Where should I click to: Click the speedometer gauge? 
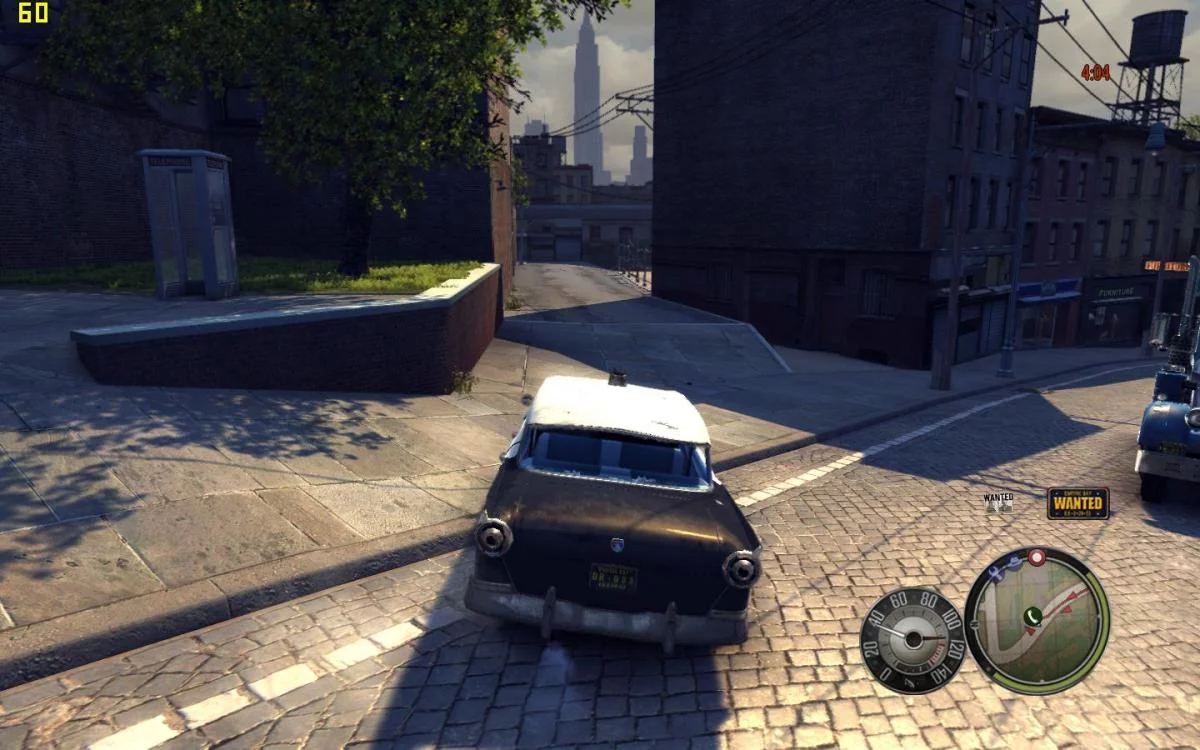click(912, 640)
